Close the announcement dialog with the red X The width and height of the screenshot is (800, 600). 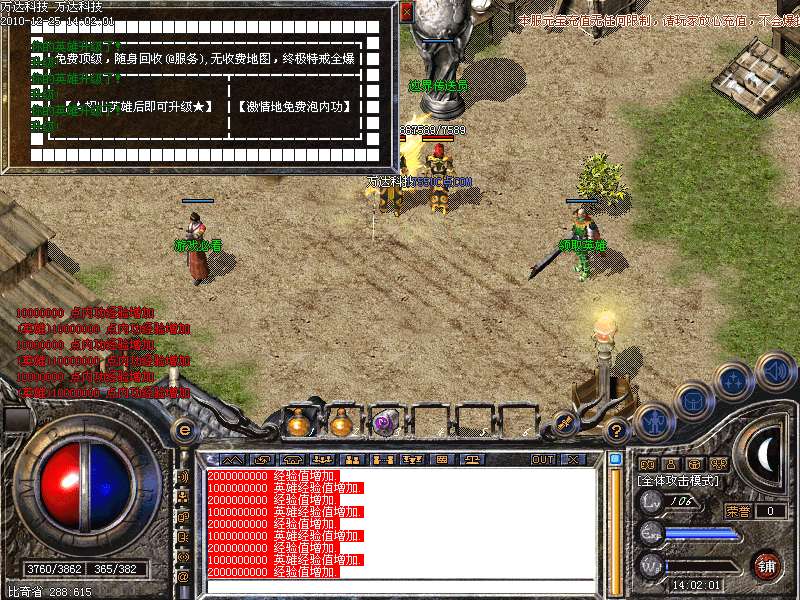pyautogui.click(x=406, y=12)
